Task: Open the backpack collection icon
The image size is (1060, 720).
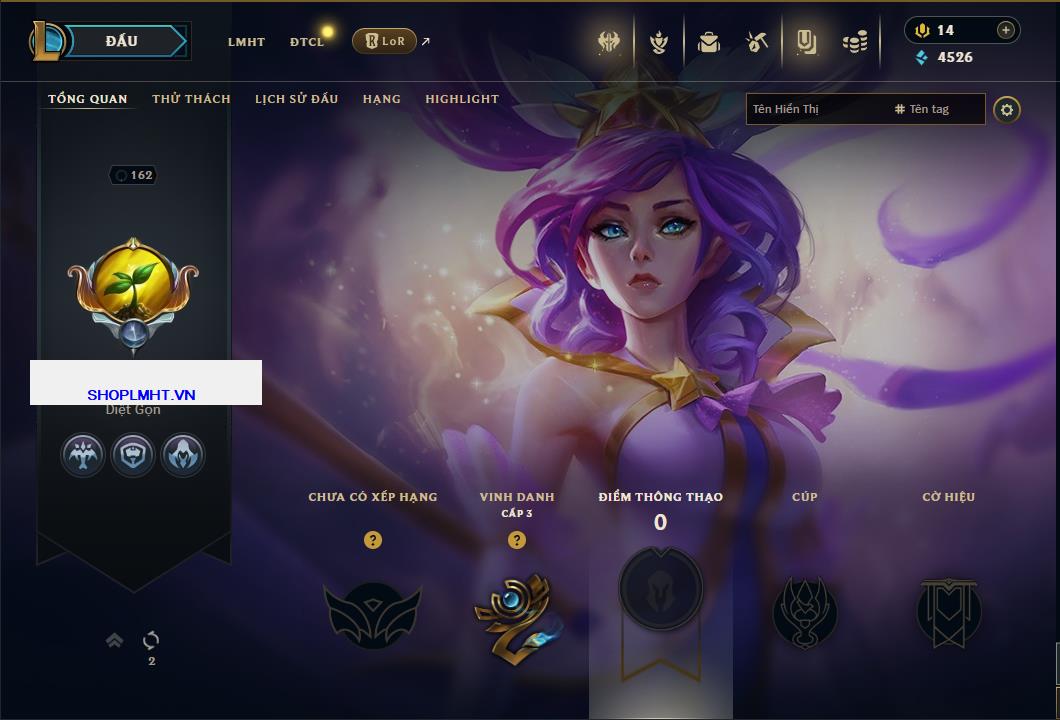Action: click(x=709, y=42)
